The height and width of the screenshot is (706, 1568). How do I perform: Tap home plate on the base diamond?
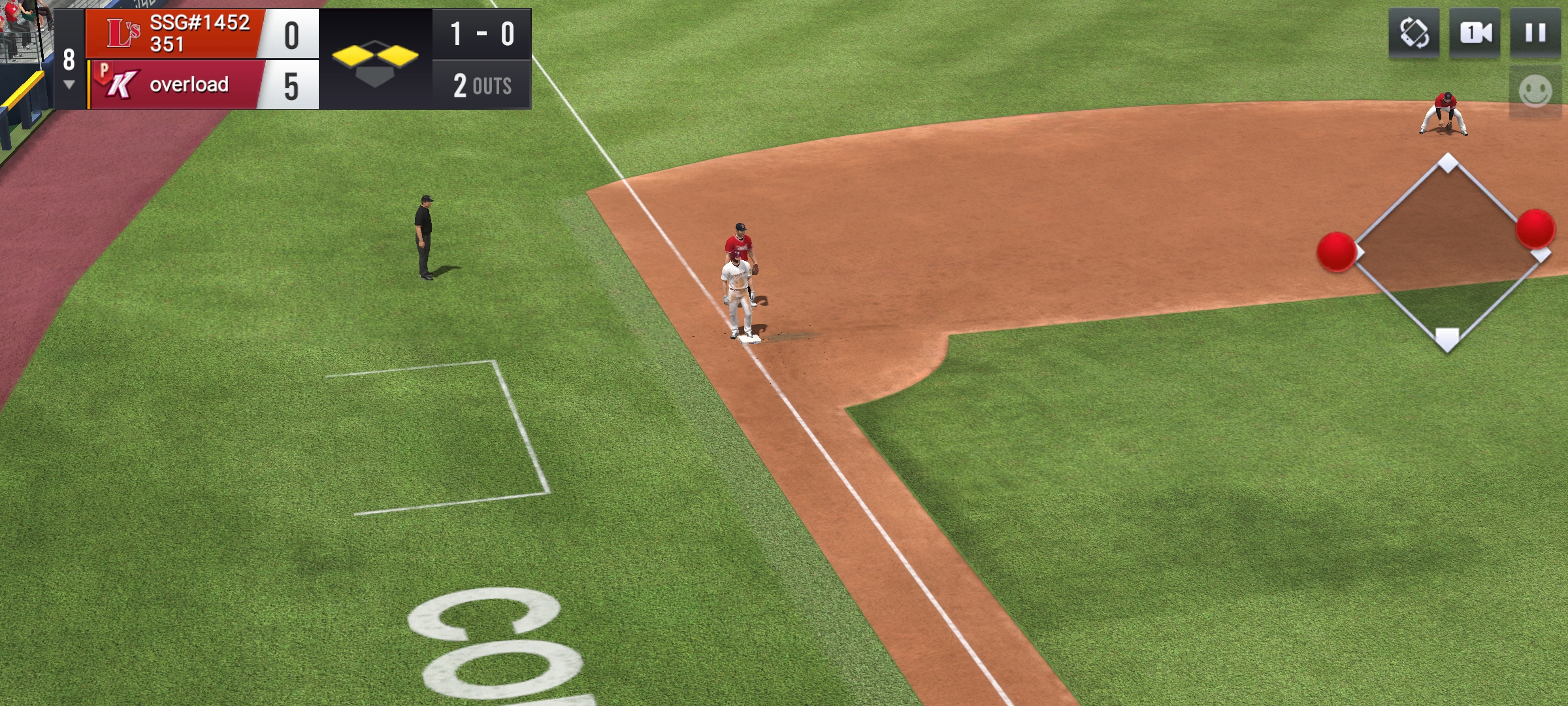(1447, 339)
